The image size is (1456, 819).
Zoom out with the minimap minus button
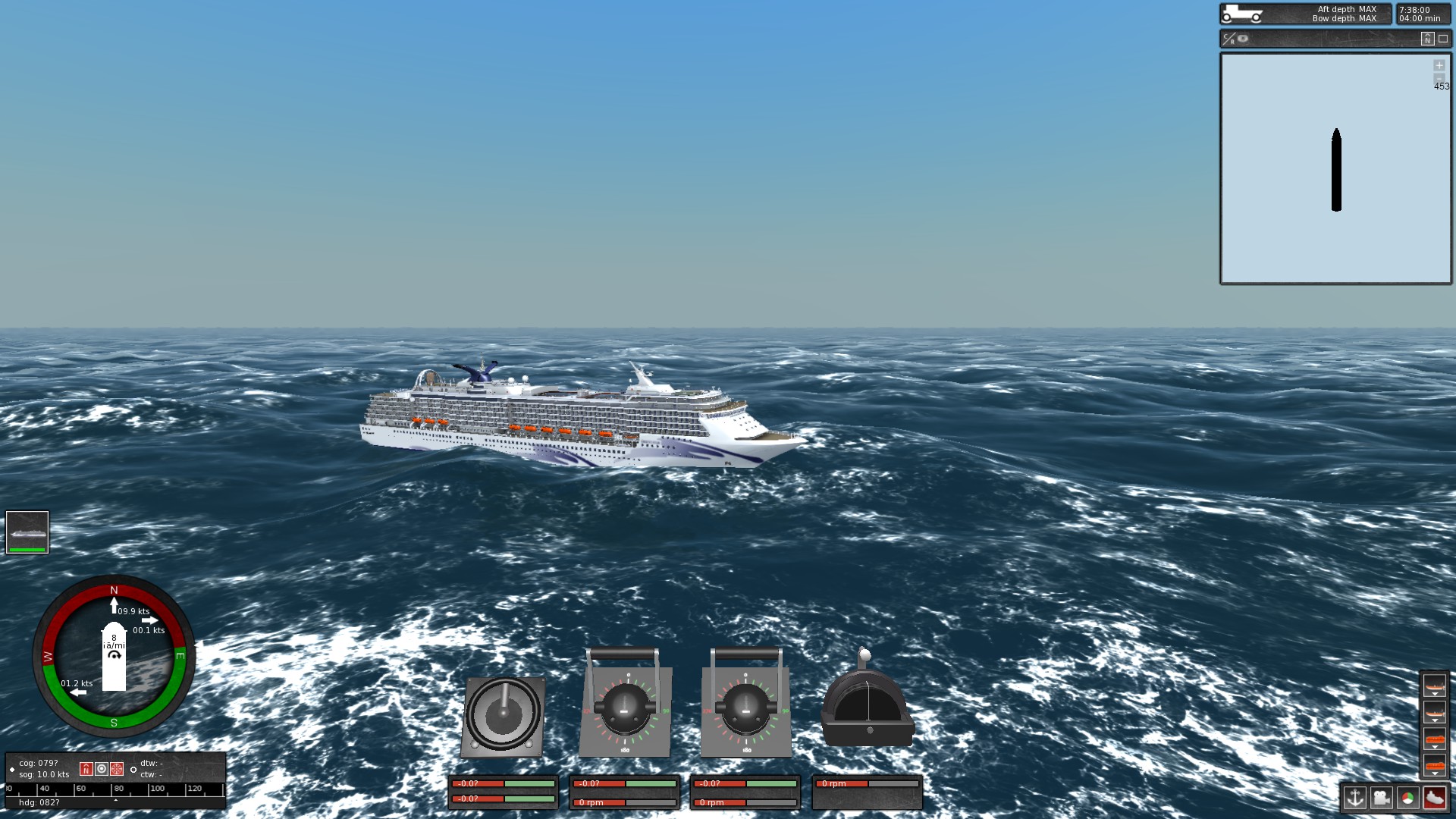[x=1439, y=78]
